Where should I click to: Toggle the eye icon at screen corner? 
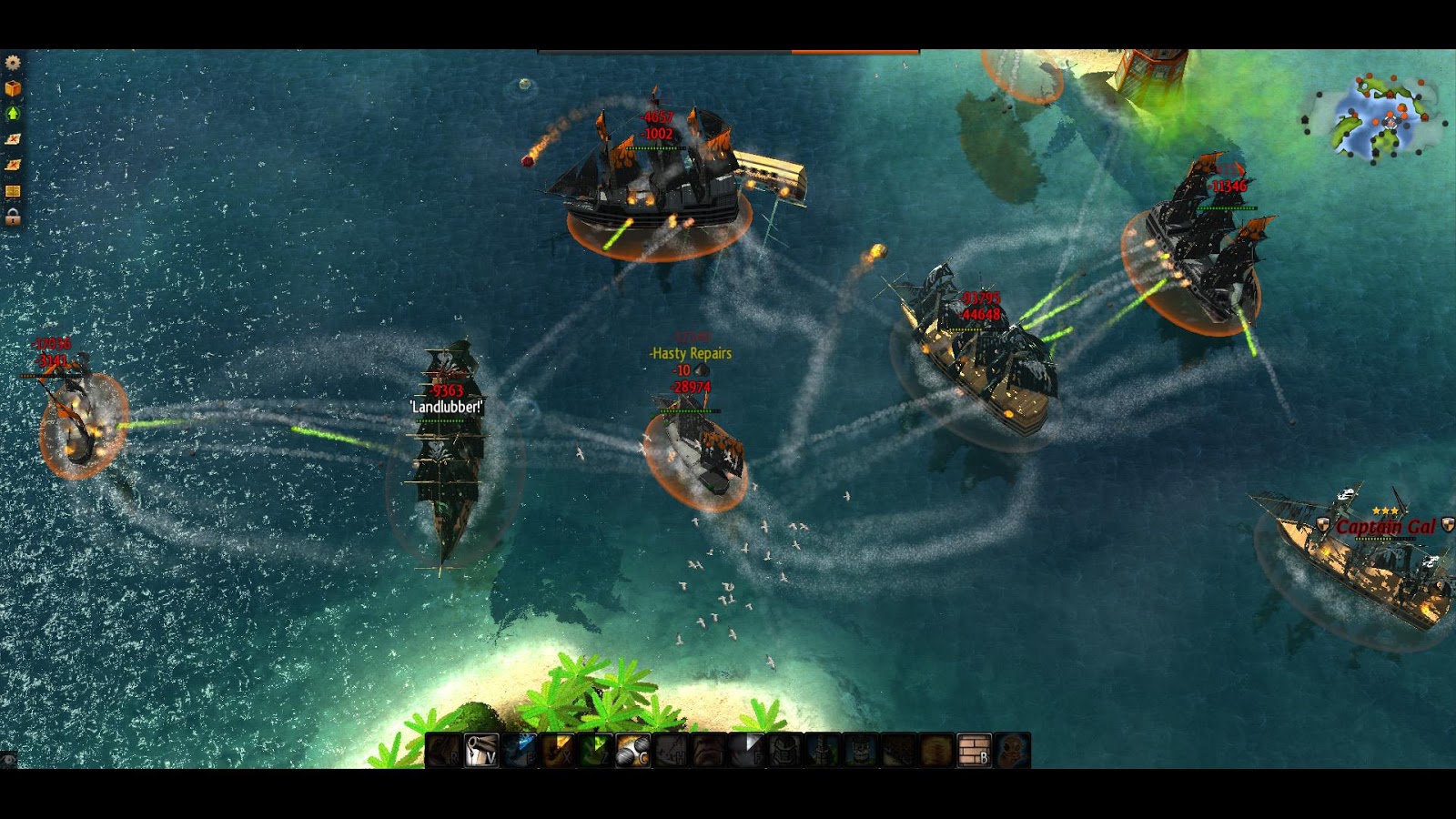9,758
